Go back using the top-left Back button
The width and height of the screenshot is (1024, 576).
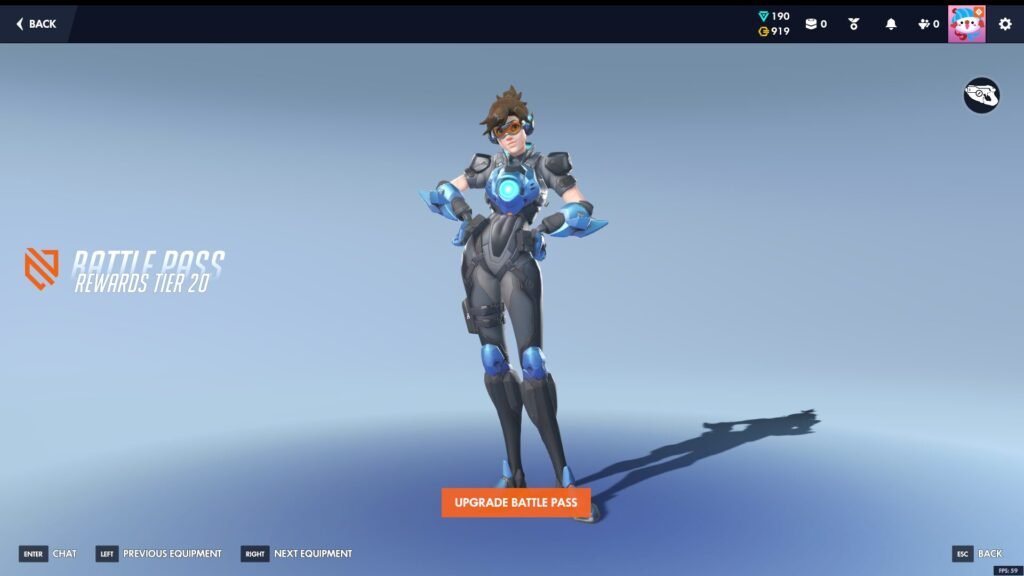[x=37, y=24]
